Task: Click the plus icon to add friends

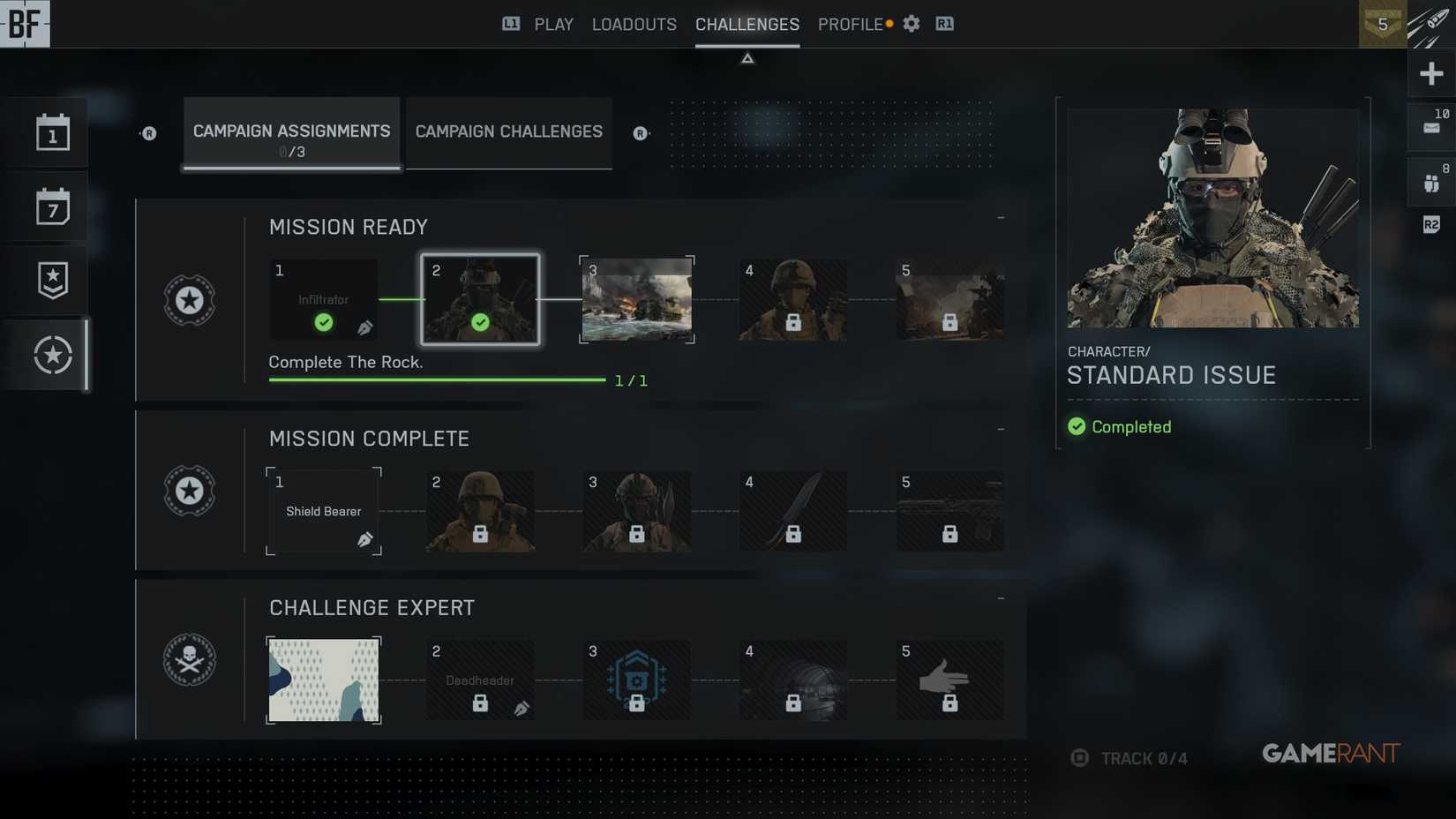Action: tap(1431, 73)
